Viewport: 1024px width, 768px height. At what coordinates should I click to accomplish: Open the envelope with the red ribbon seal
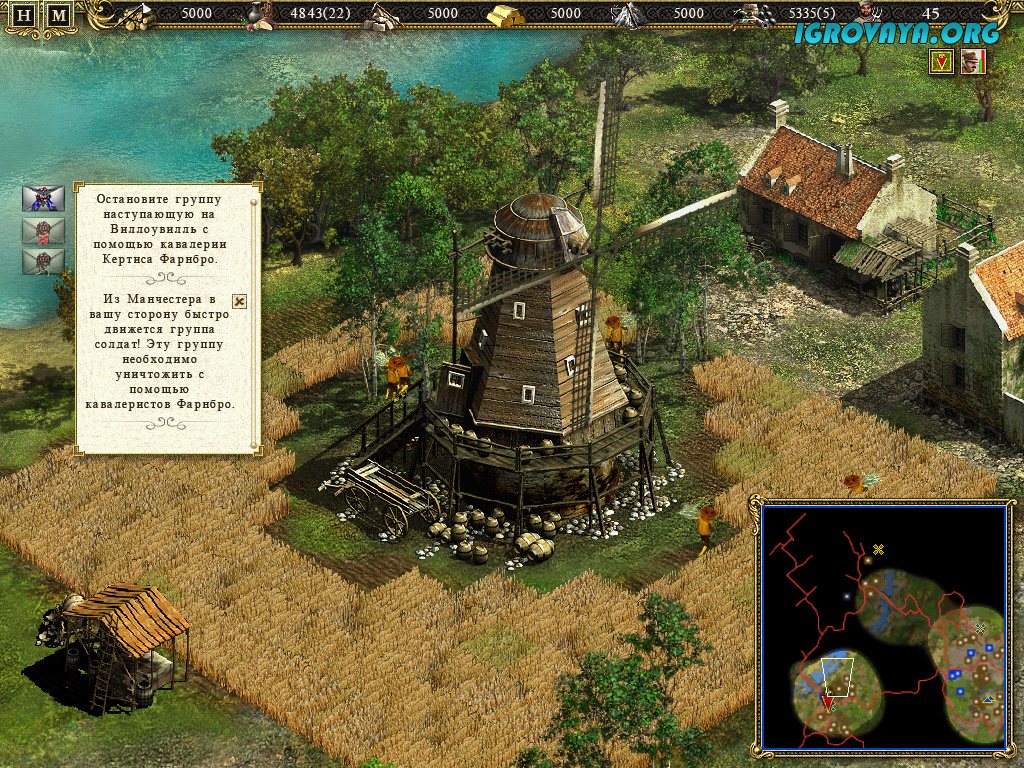pyautogui.click(x=43, y=231)
